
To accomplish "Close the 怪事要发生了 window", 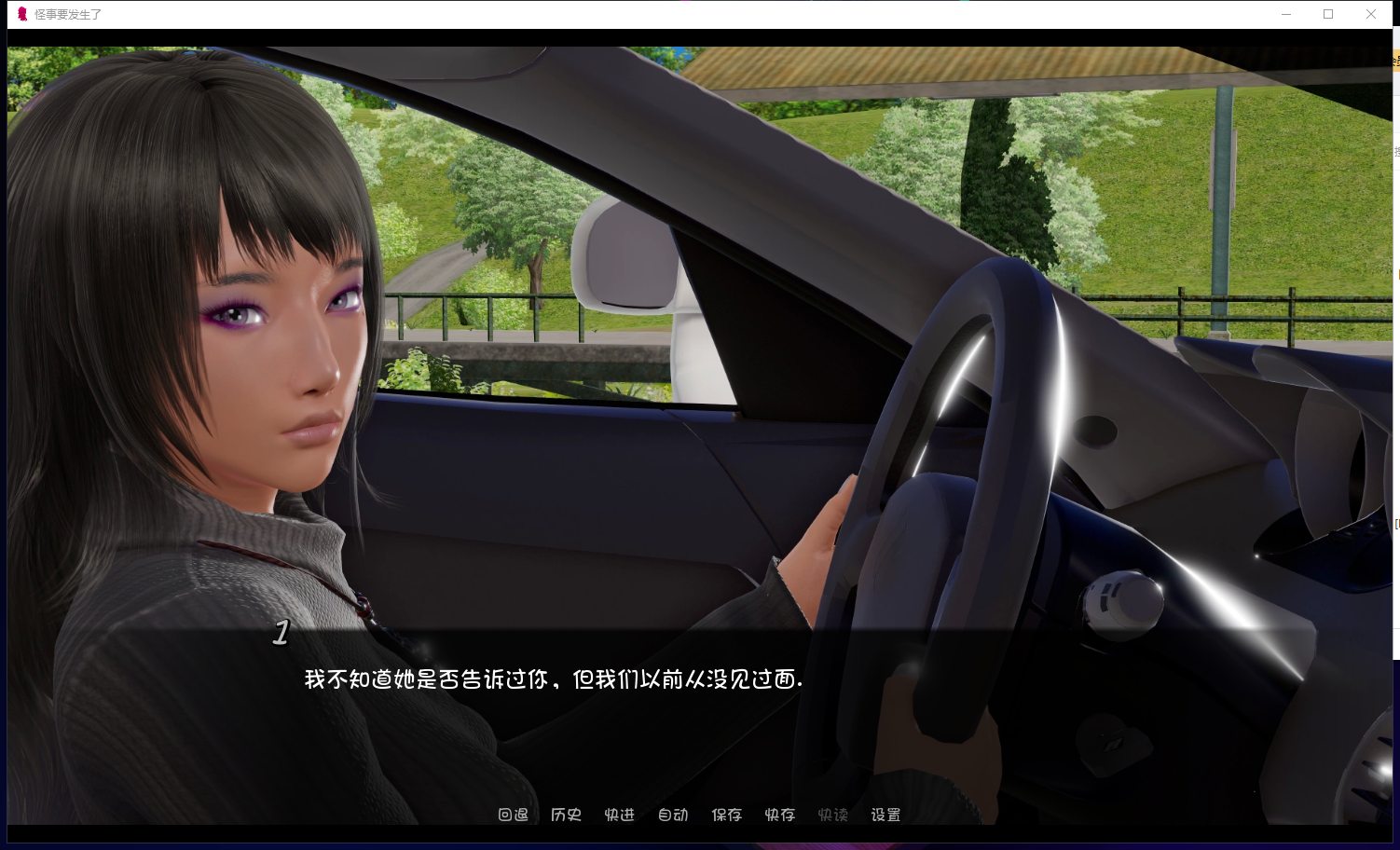I will coord(1371,14).
